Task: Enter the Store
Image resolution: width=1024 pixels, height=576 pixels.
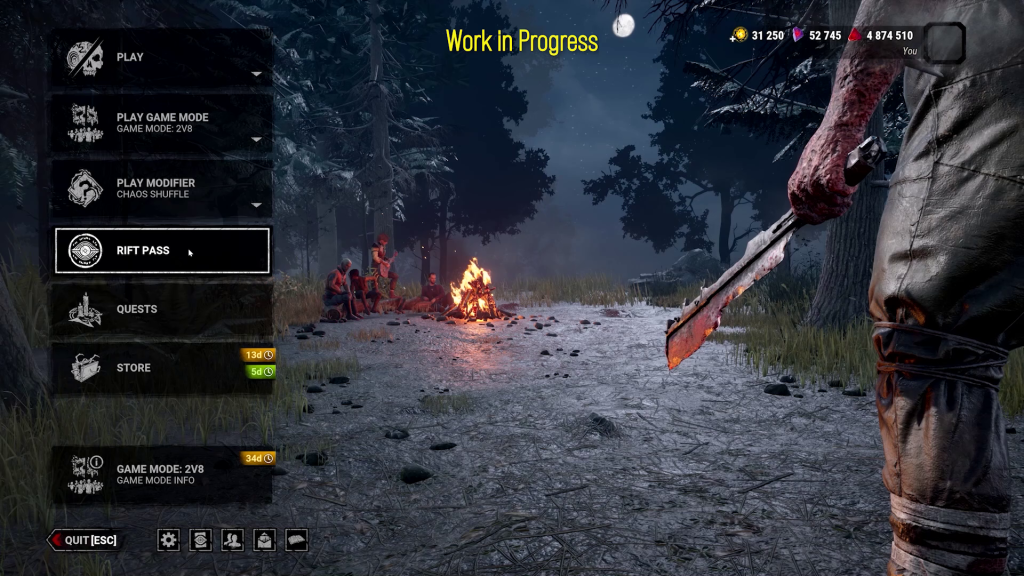Action: pyautogui.click(x=162, y=368)
